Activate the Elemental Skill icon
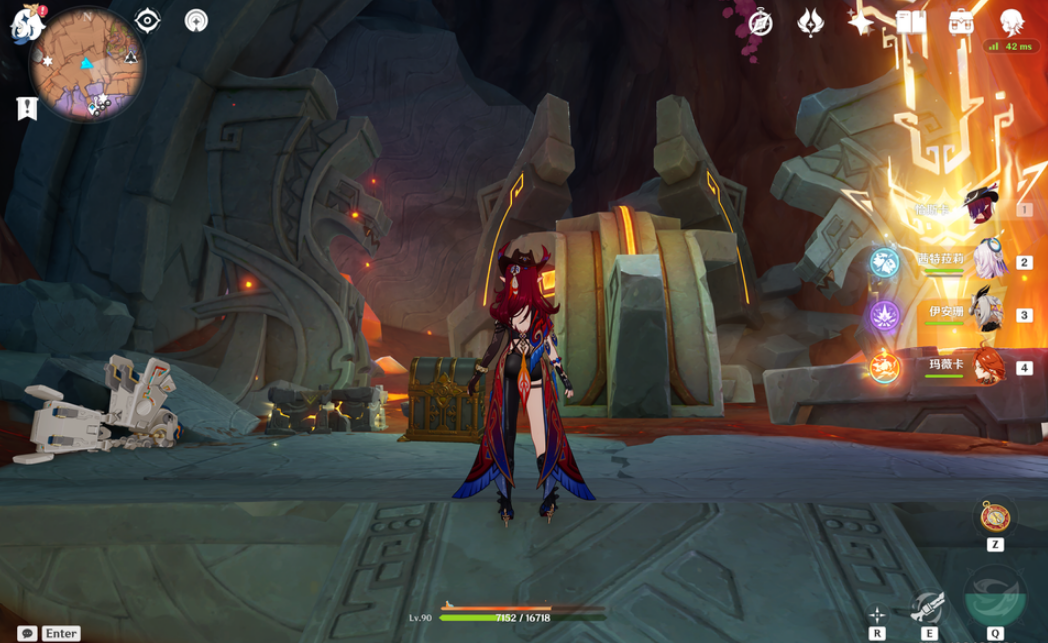1048x643 pixels. tap(929, 605)
